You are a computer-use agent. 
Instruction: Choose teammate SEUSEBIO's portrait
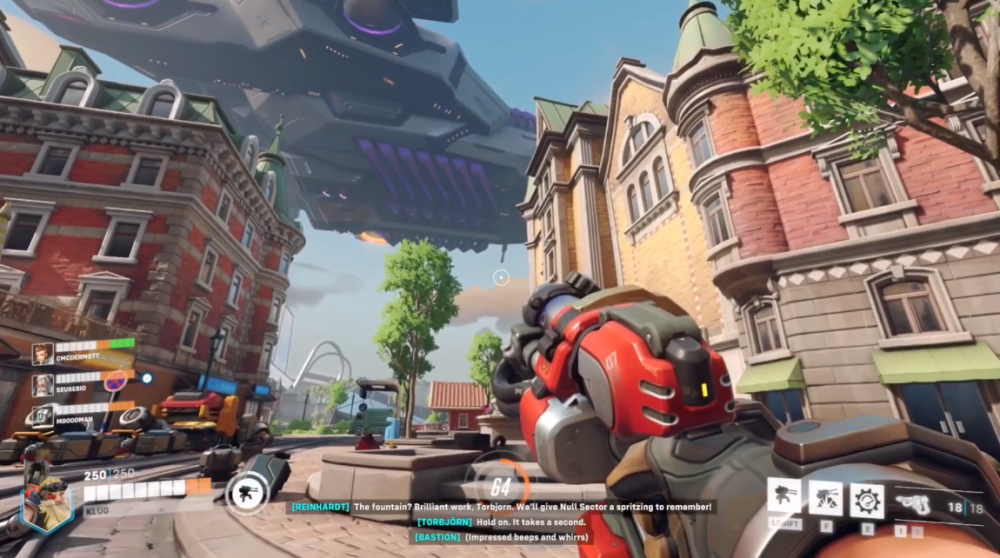[x=42, y=385]
